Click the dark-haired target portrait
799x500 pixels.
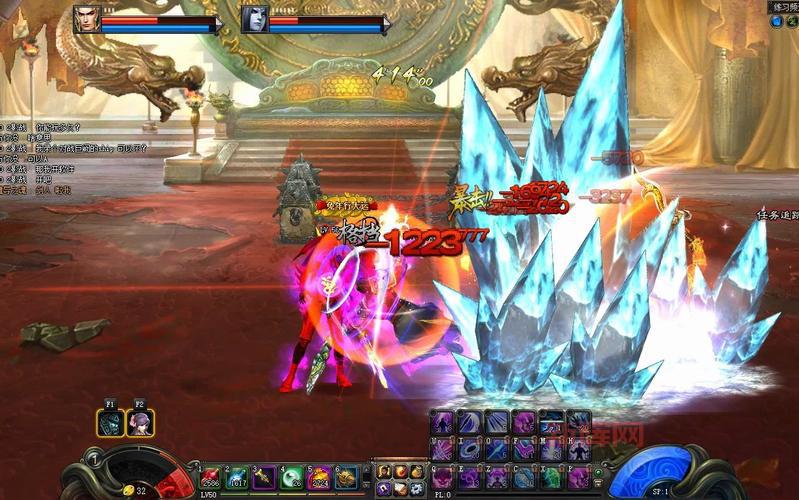click(x=254, y=18)
